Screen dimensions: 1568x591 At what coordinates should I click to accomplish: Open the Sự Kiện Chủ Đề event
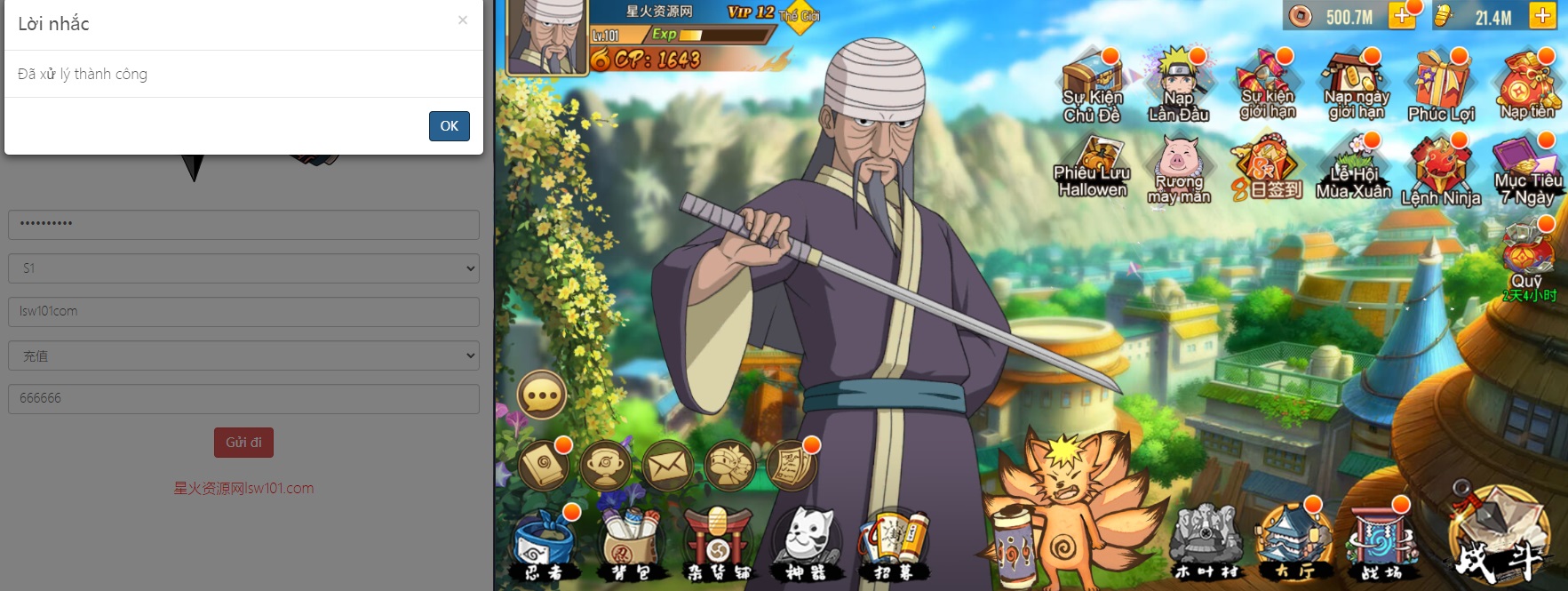tap(1093, 87)
